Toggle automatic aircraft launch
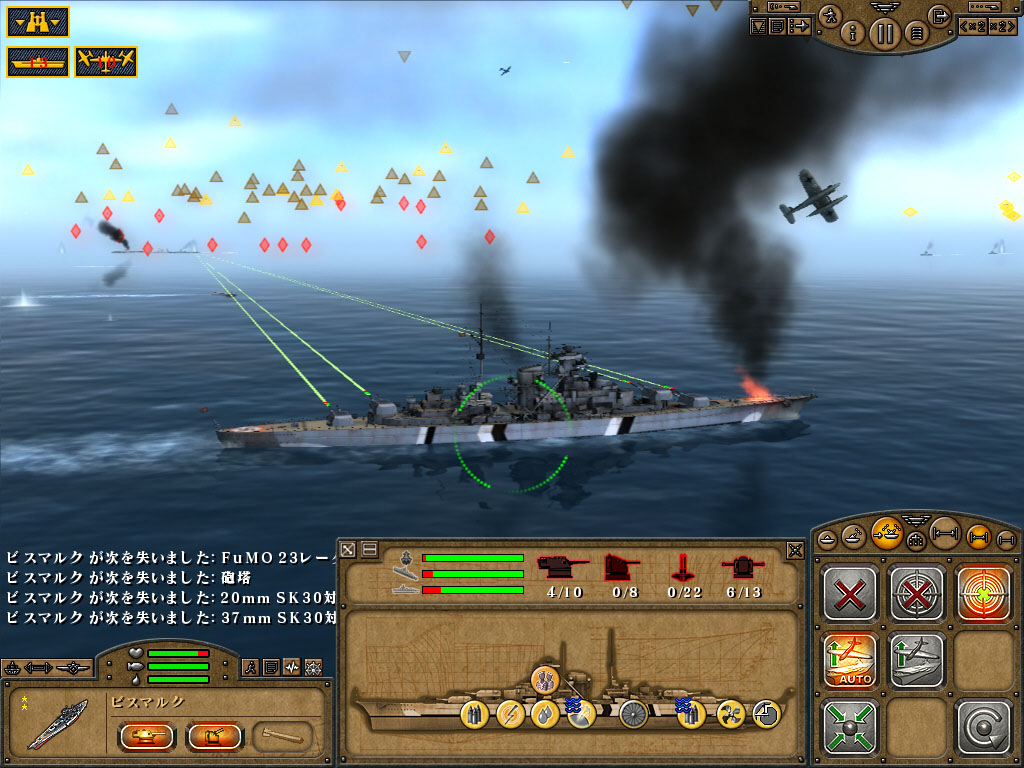The width and height of the screenshot is (1024, 768). (849, 659)
